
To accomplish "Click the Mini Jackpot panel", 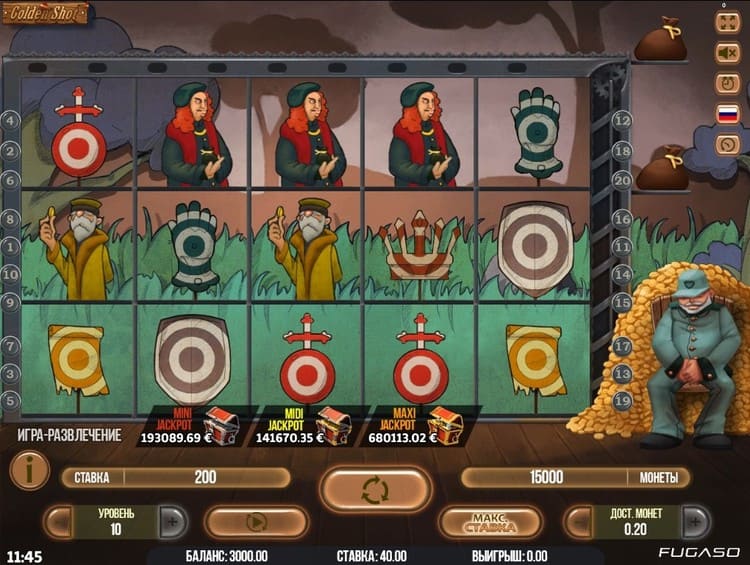I will click(x=190, y=426).
